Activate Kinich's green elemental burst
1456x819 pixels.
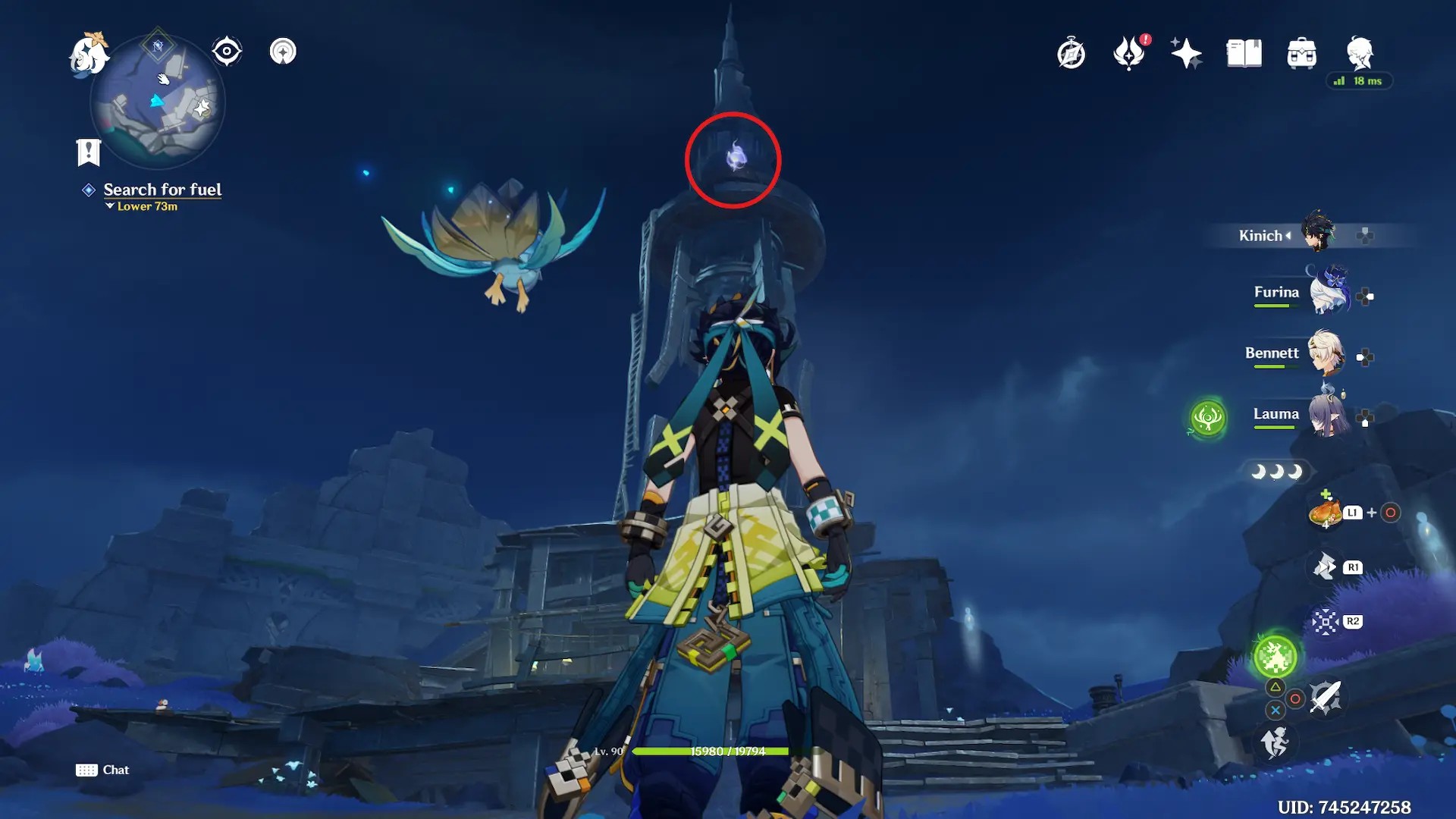click(1275, 657)
